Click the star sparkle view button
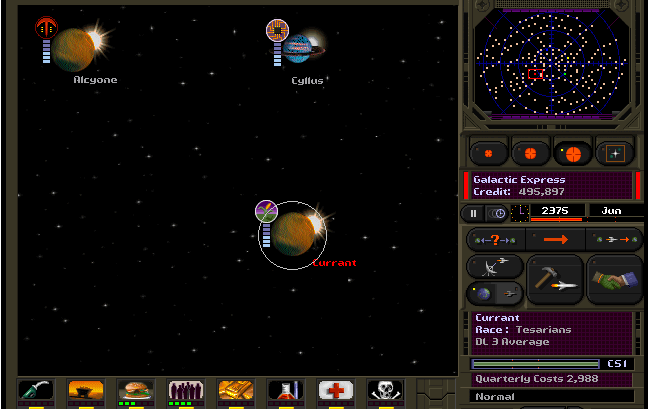The width and height of the screenshot is (648, 409). pos(614,153)
